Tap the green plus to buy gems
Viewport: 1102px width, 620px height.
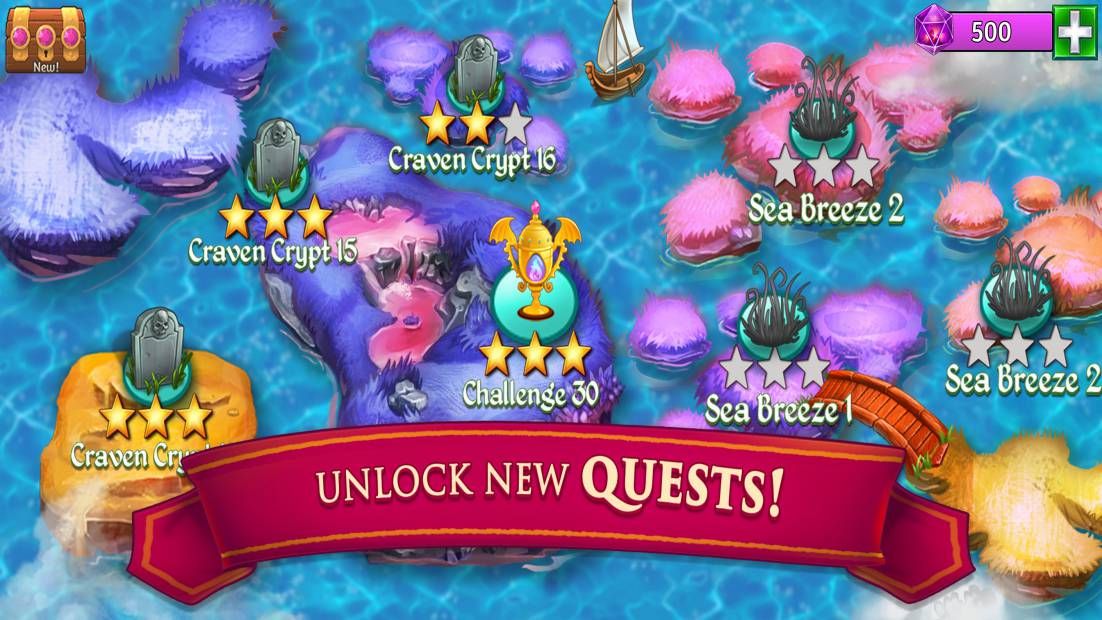[x=1075, y=32]
